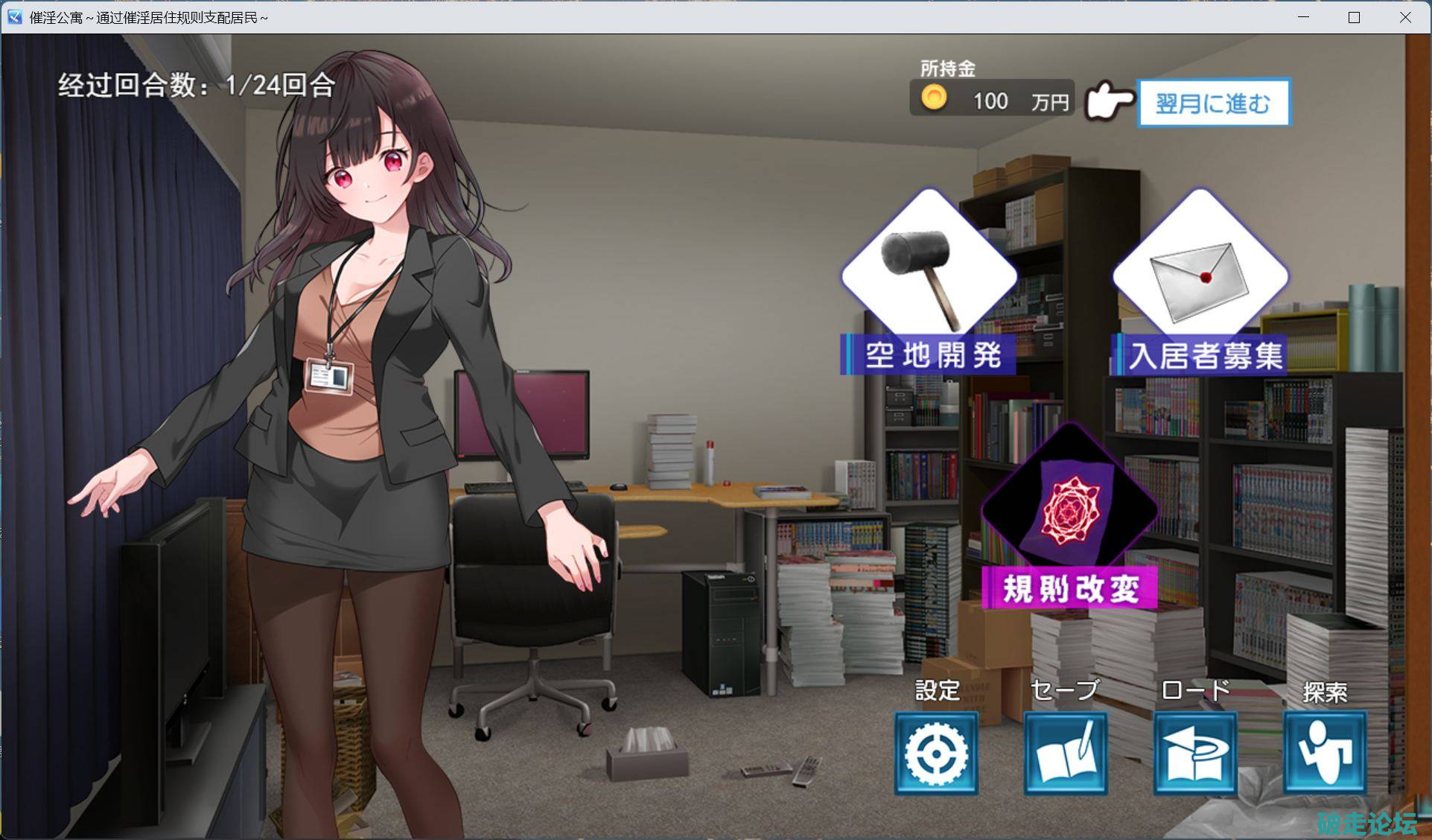This screenshot has height=840, width=1432.
Task: Choose the 探索 explore icon
Action: [1324, 753]
